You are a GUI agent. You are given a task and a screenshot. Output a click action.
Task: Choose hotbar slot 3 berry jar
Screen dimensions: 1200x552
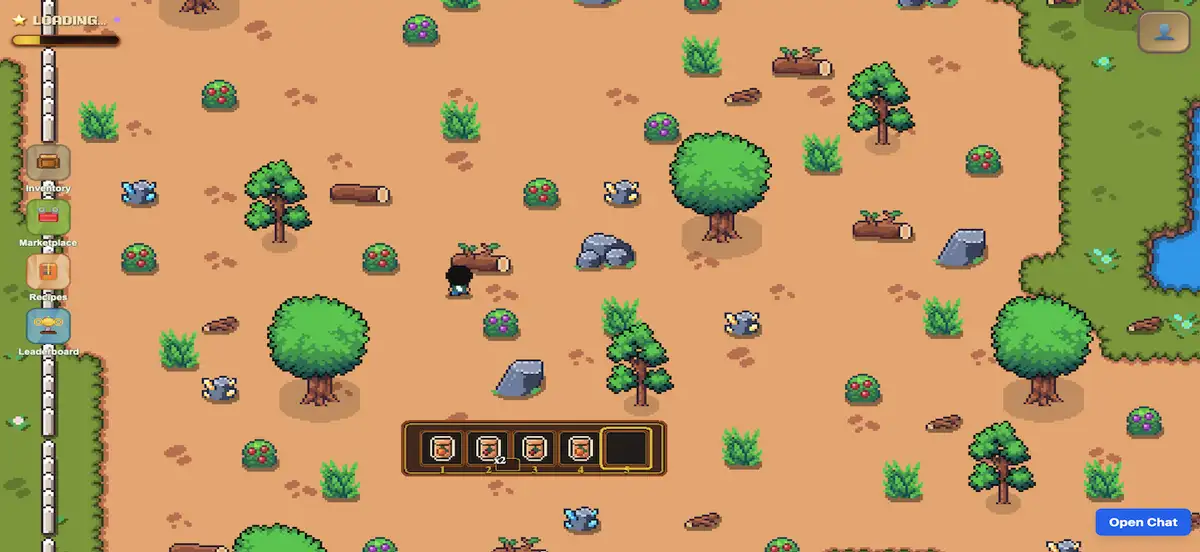[x=534, y=449]
